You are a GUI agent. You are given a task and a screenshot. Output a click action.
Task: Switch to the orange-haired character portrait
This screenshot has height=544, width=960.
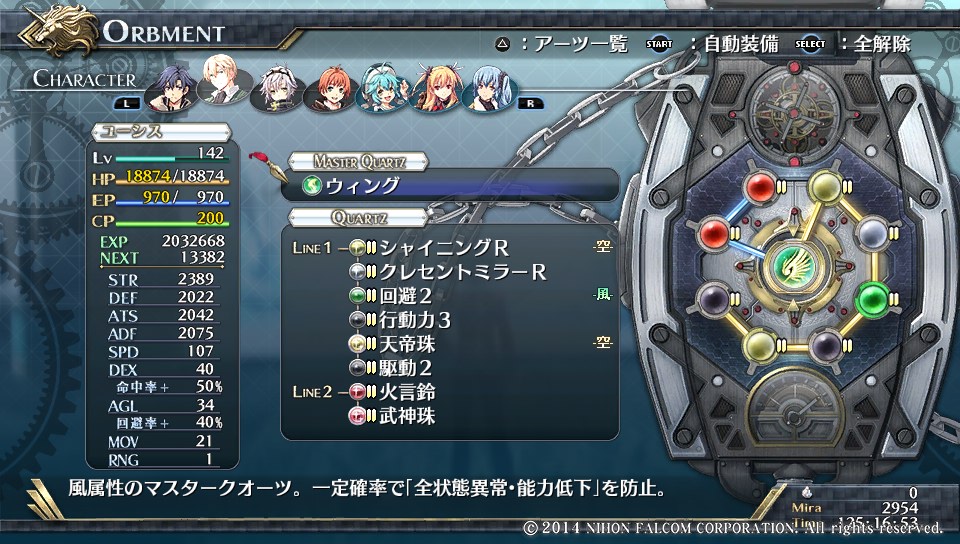tap(332, 90)
